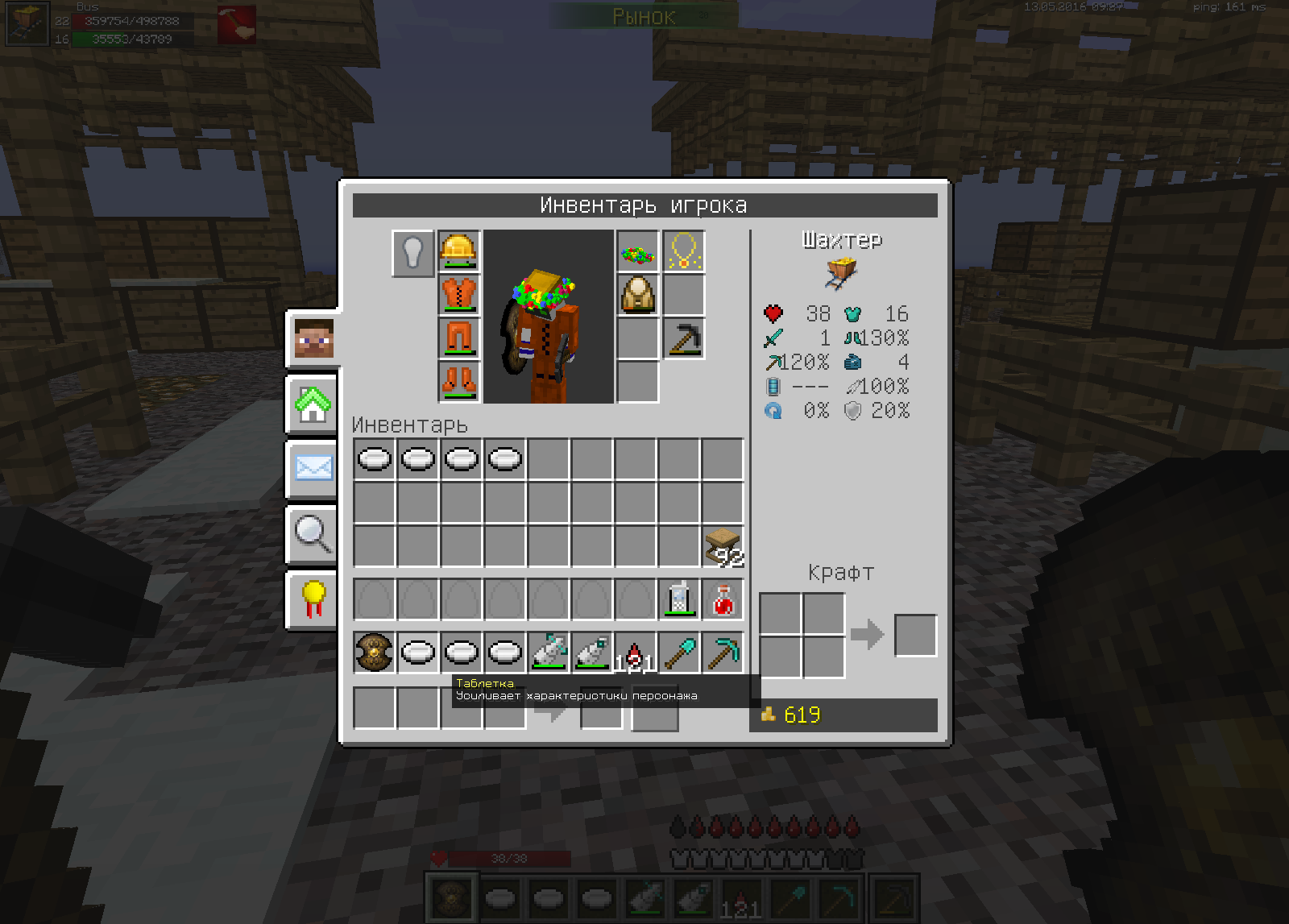The image size is (1289, 924).
Task: Open the gold medal achievements tab
Action: click(x=313, y=599)
